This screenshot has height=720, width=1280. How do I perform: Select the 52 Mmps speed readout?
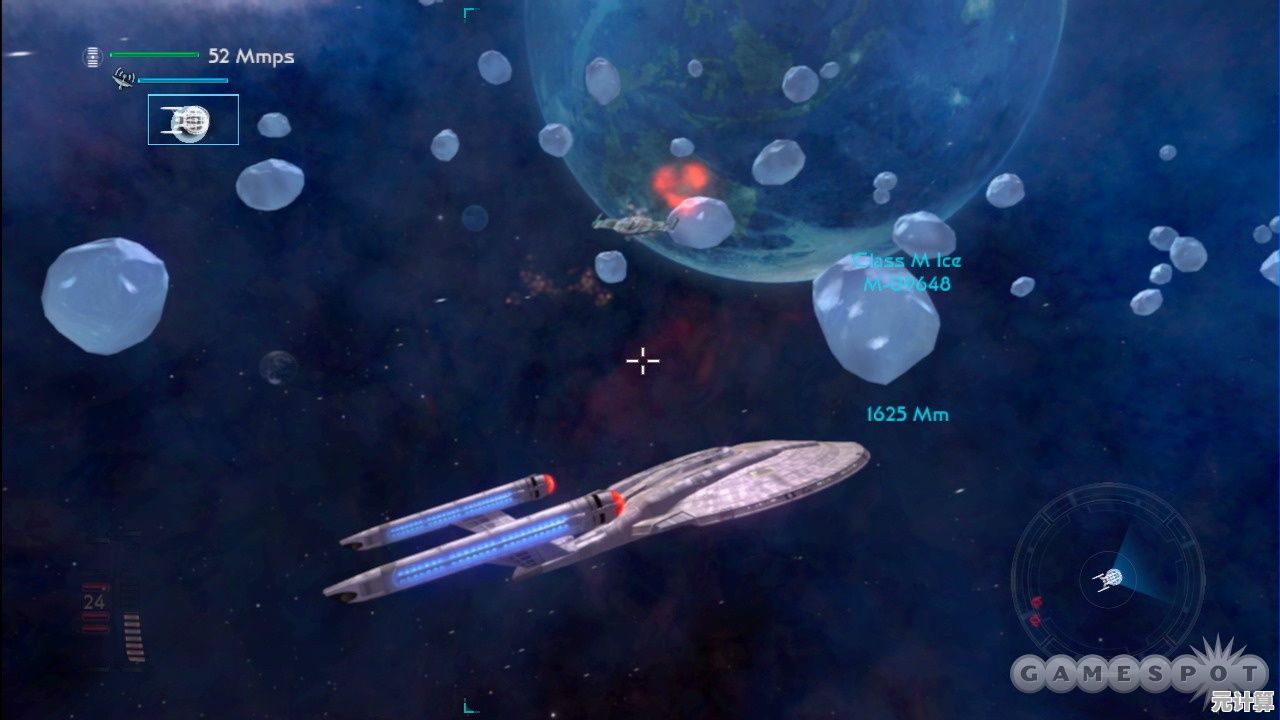tap(249, 56)
